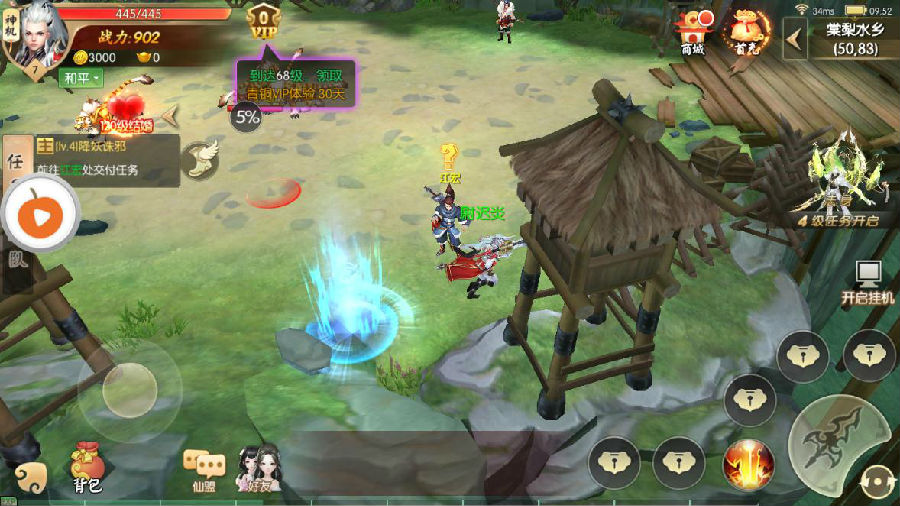Open the 好友 friends list
This screenshot has height=506, width=900.
(257, 468)
